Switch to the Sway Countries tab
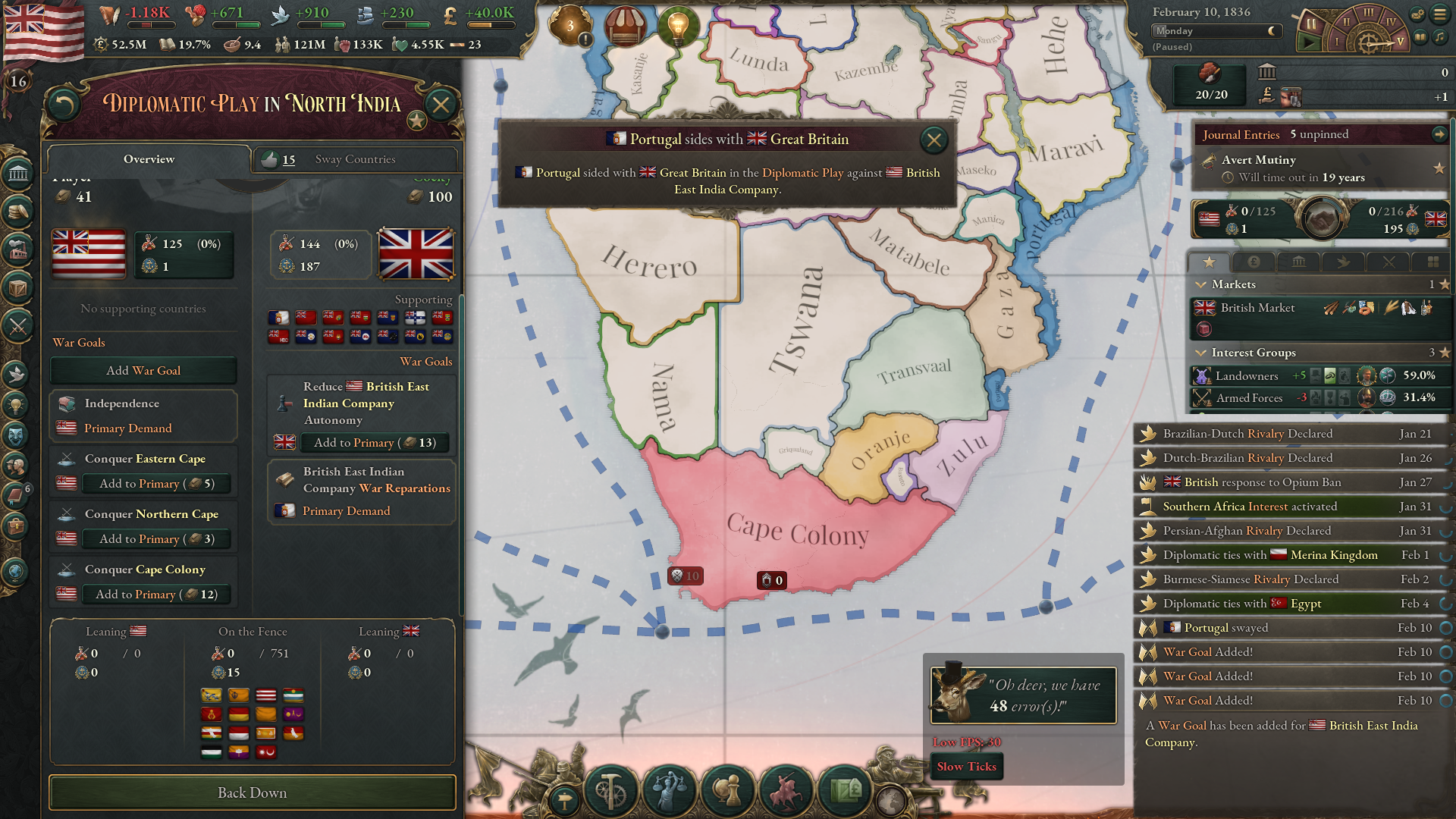 (x=355, y=159)
